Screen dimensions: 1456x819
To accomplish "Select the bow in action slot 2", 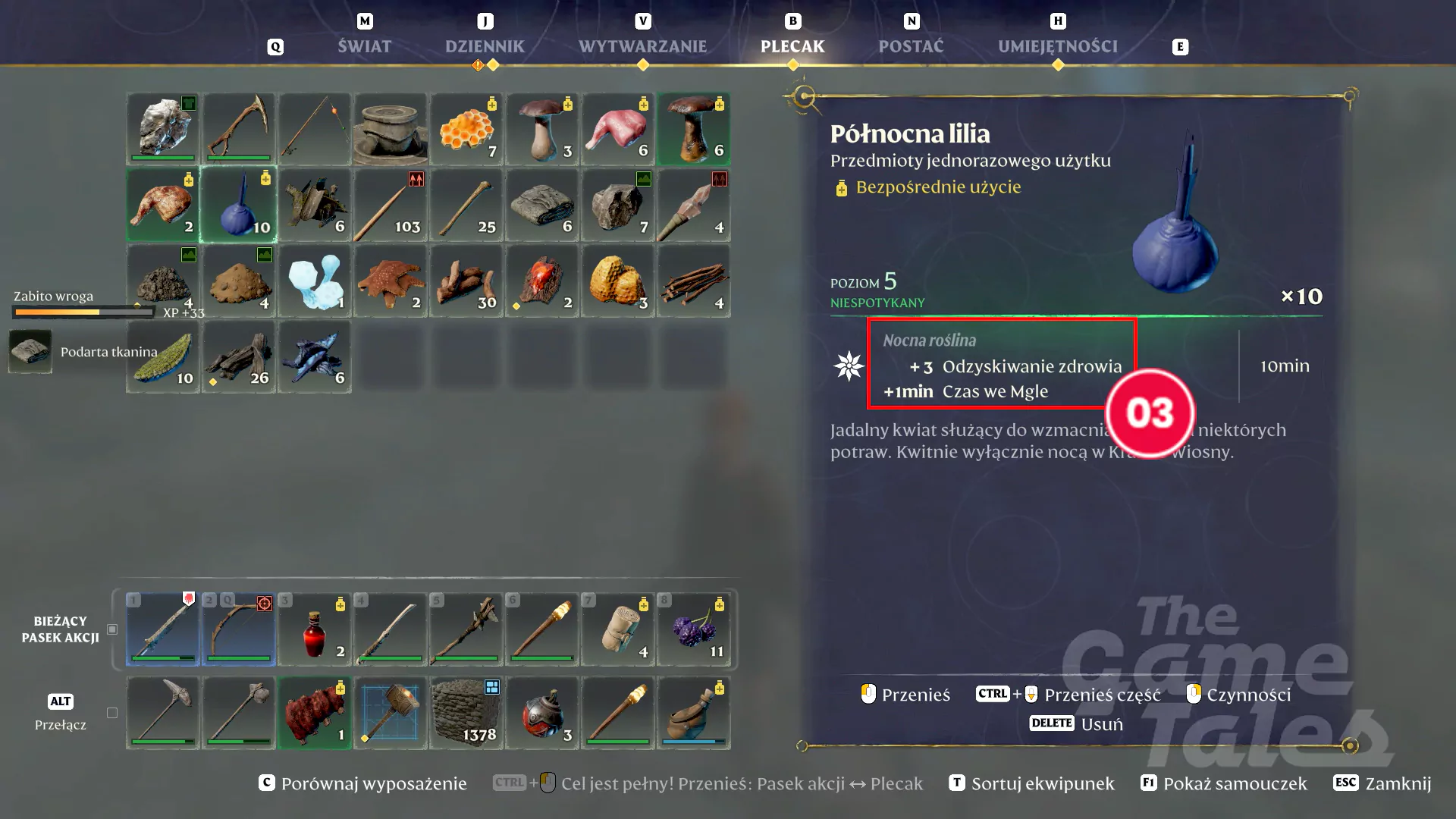I will click(238, 629).
